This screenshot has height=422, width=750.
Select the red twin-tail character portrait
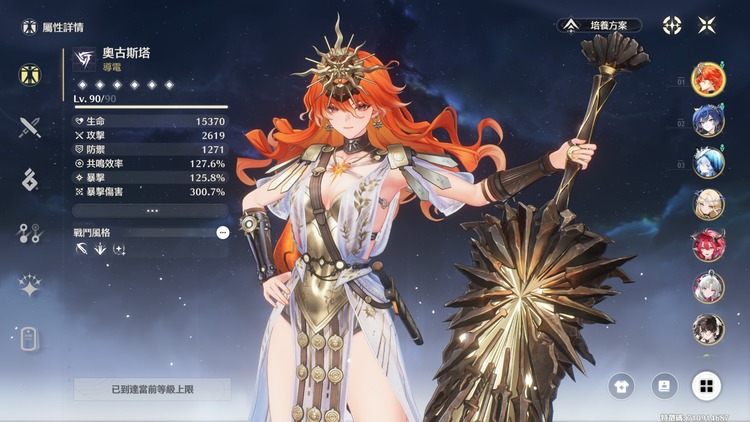708,246
